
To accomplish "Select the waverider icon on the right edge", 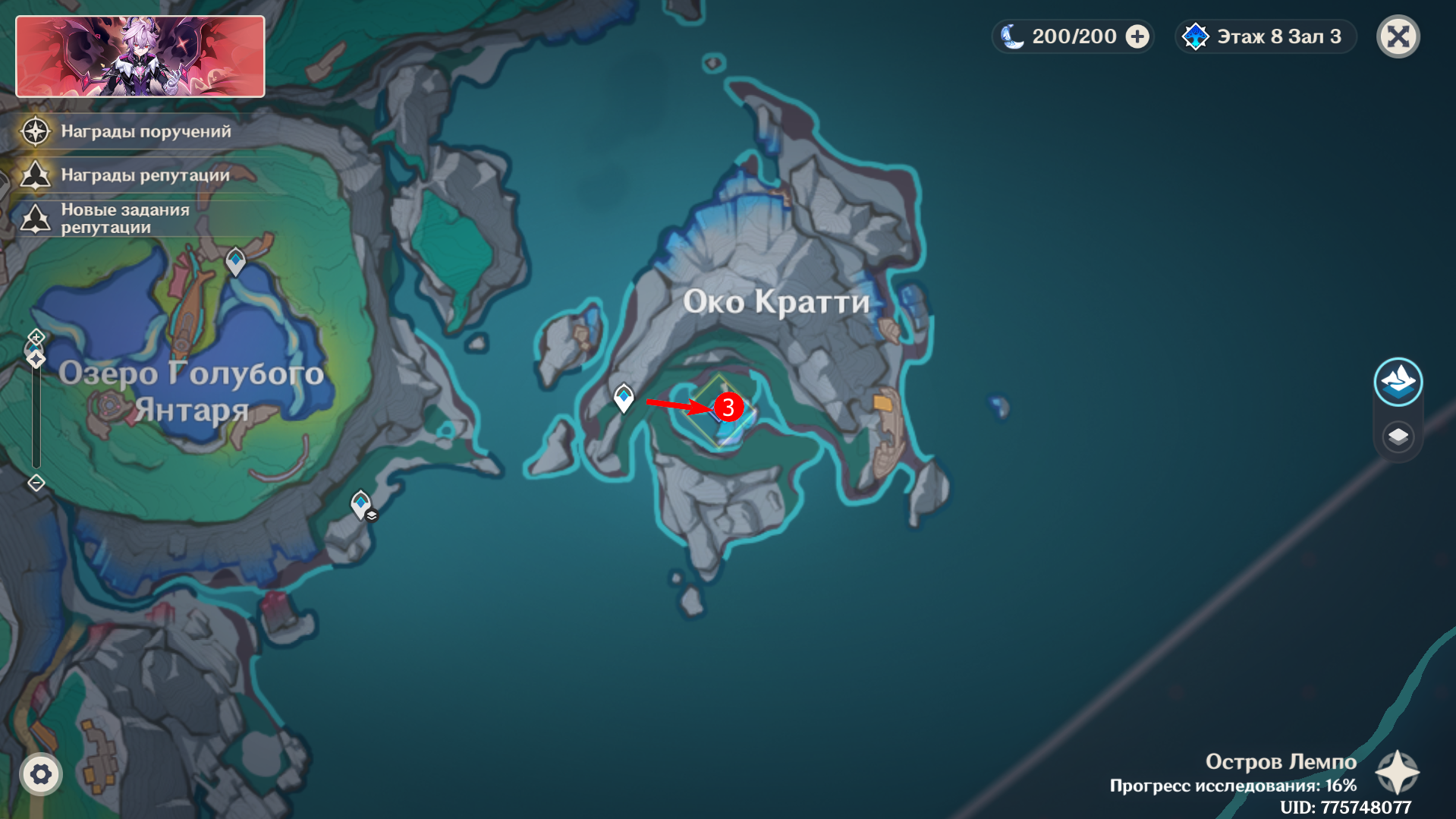I will tap(1398, 382).
